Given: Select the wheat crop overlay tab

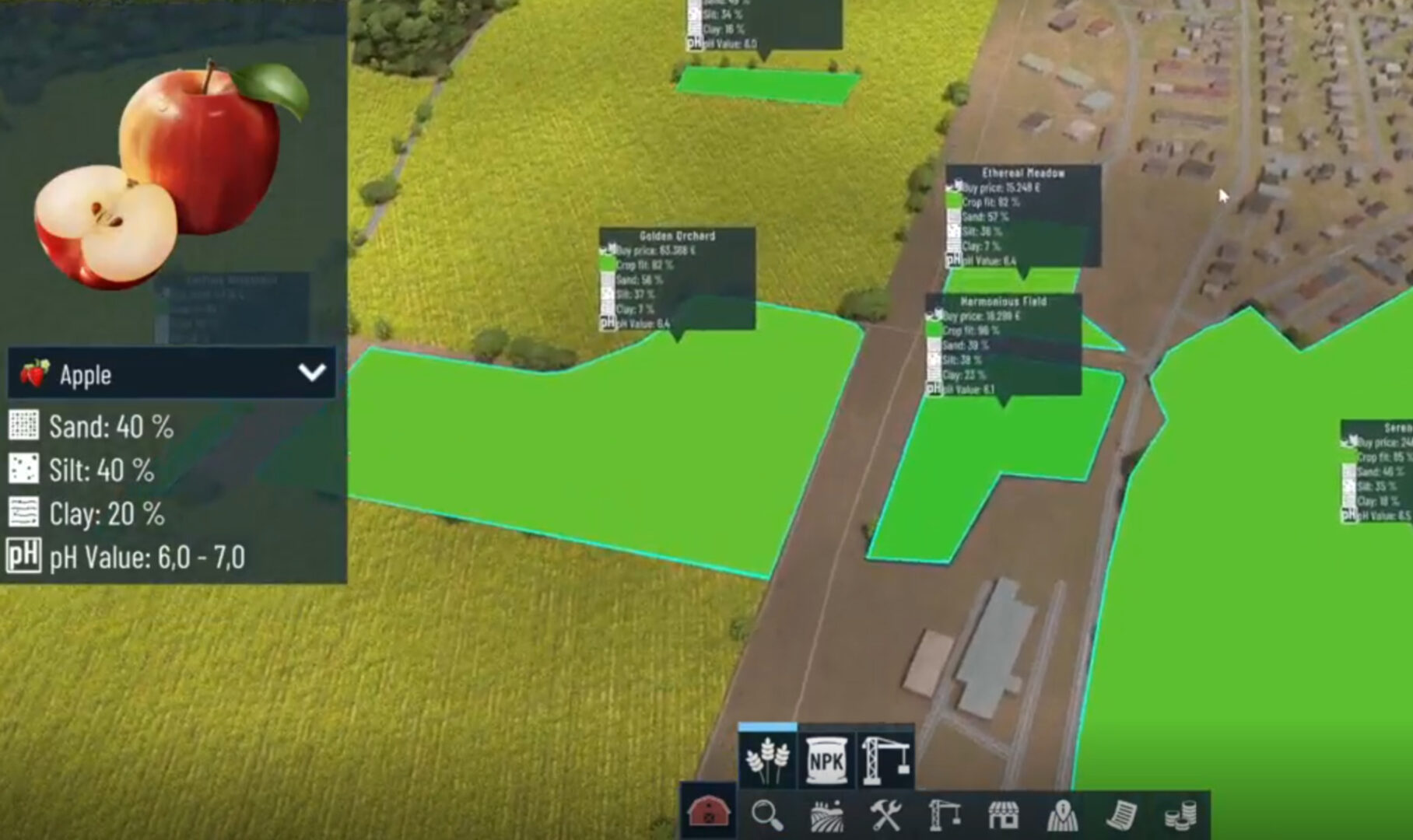Looking at the screenshot, I should pos(767,760).
